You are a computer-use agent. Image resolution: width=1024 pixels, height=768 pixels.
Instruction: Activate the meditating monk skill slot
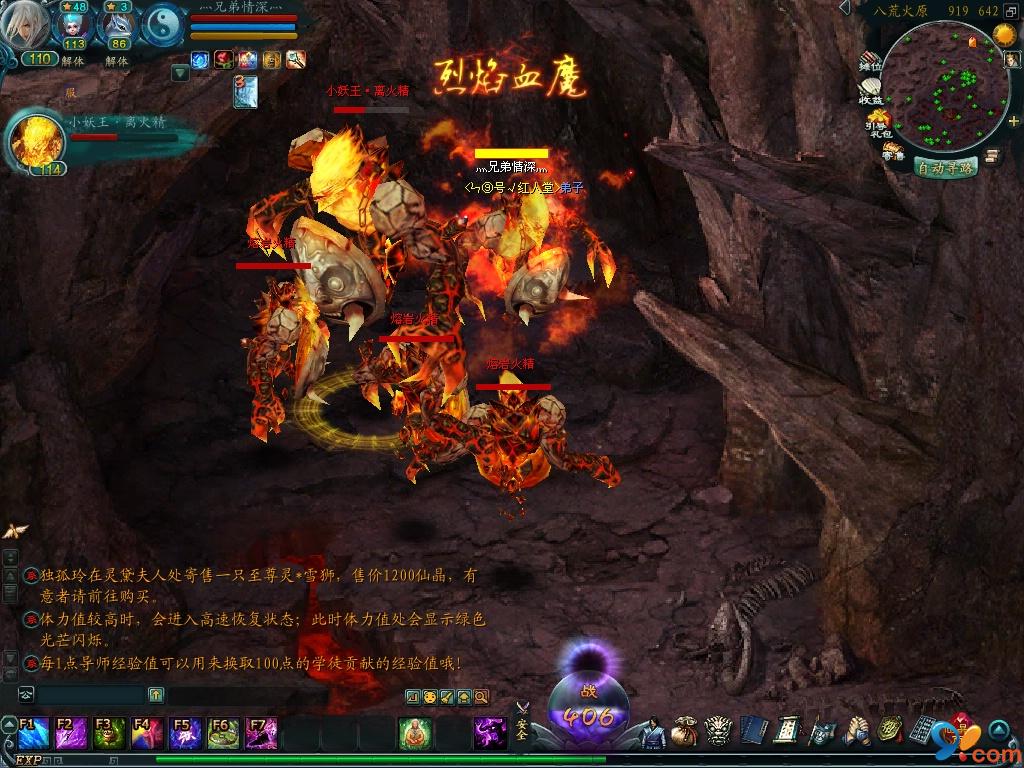coord(414,733)
